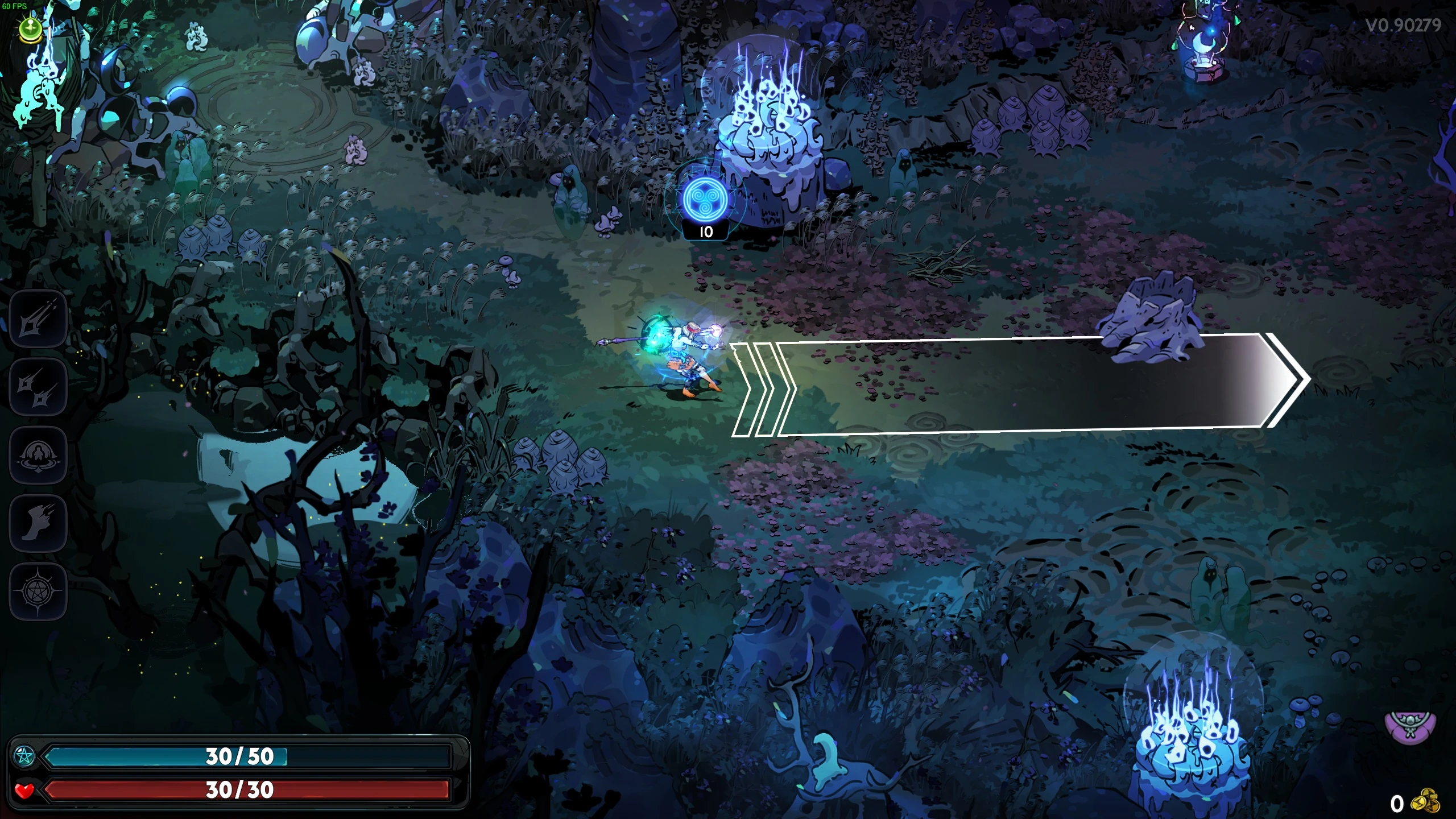Click the Magick pentagram boon slot
The width and height of the screenshot is (1456, 819).
coord(38,592)
